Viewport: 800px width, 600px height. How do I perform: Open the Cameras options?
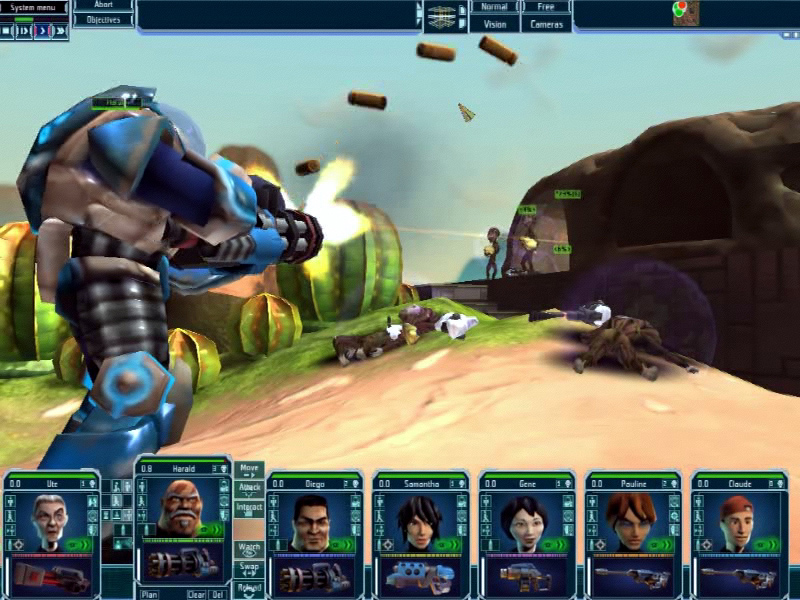[547, 24]
